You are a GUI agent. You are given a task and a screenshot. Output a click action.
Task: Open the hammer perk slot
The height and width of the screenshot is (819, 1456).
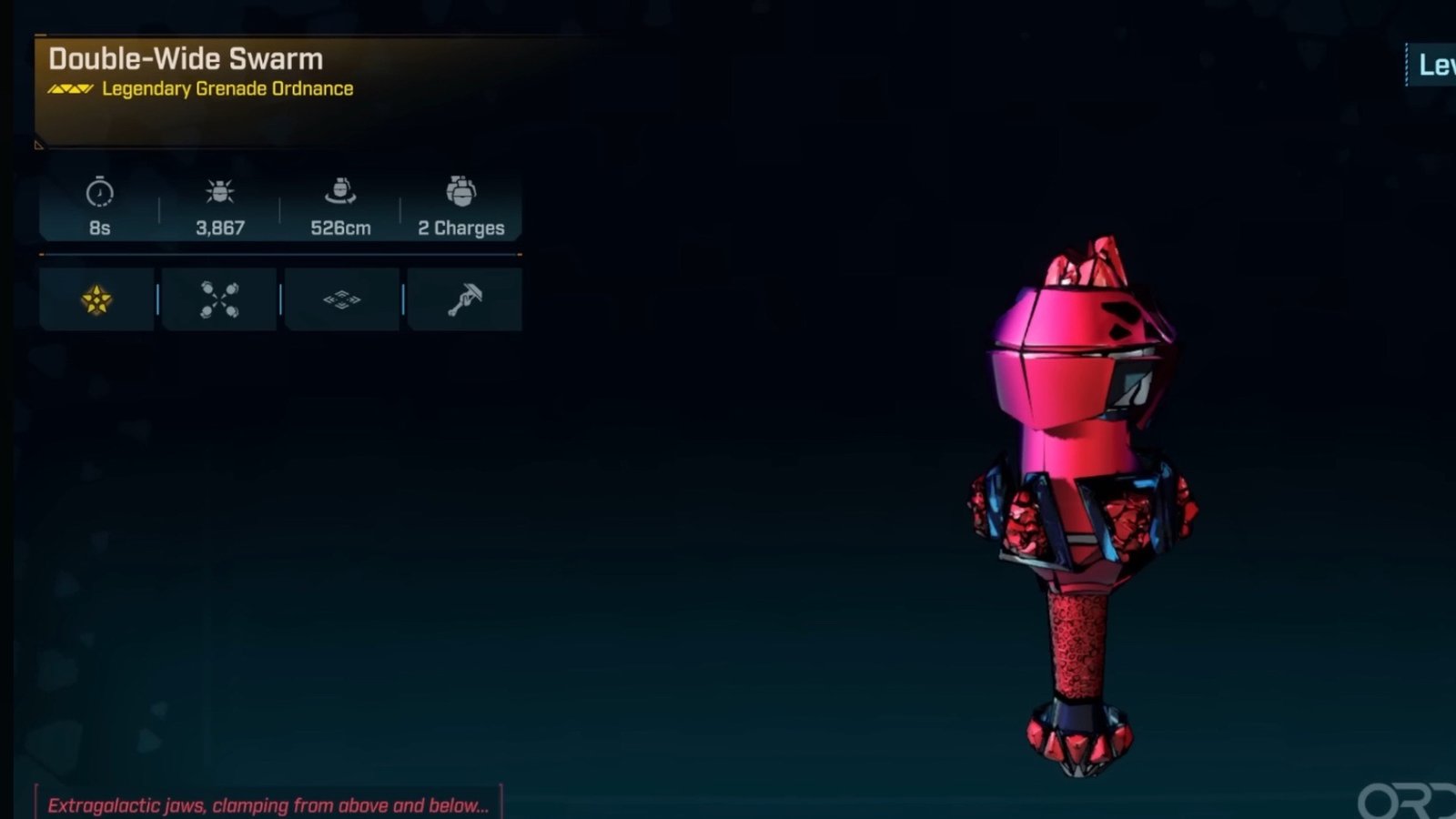464,299
